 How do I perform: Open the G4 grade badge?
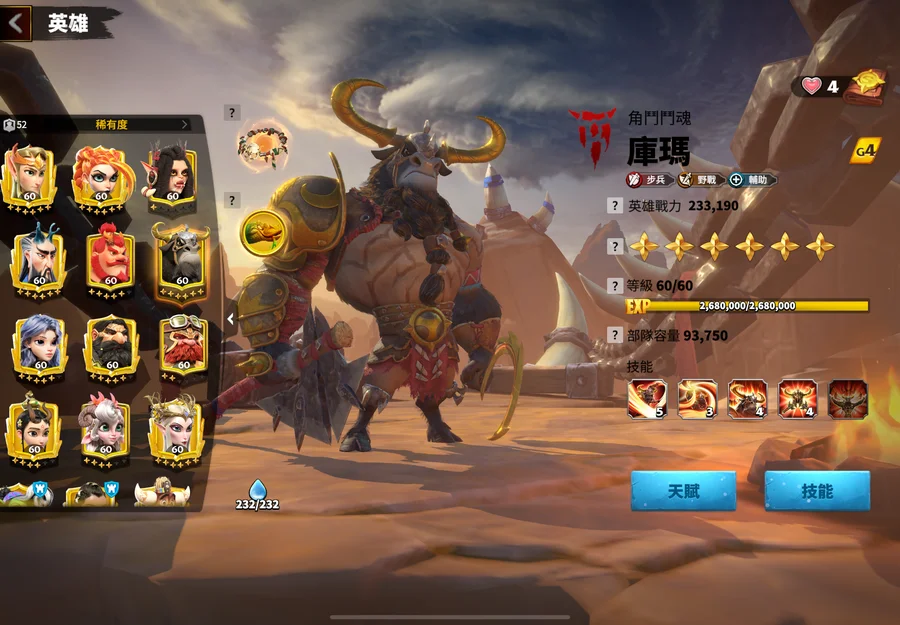point(865,151)
